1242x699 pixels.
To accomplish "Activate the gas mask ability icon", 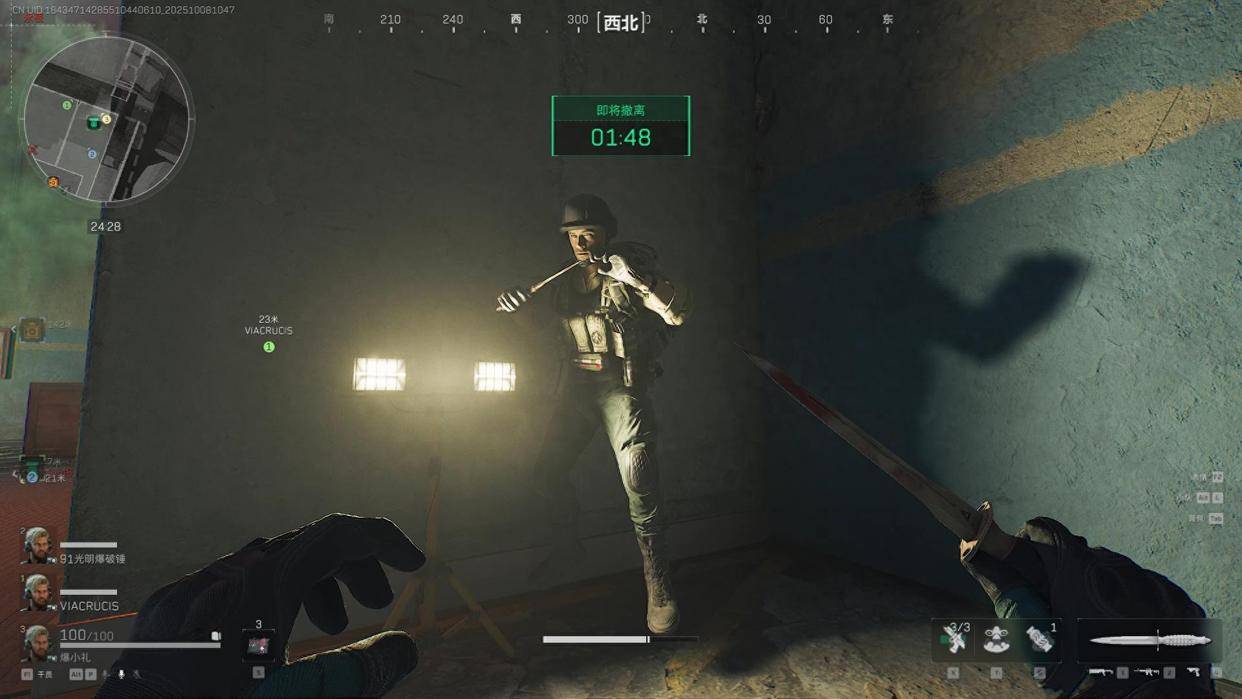I will (x=996, y=640).
